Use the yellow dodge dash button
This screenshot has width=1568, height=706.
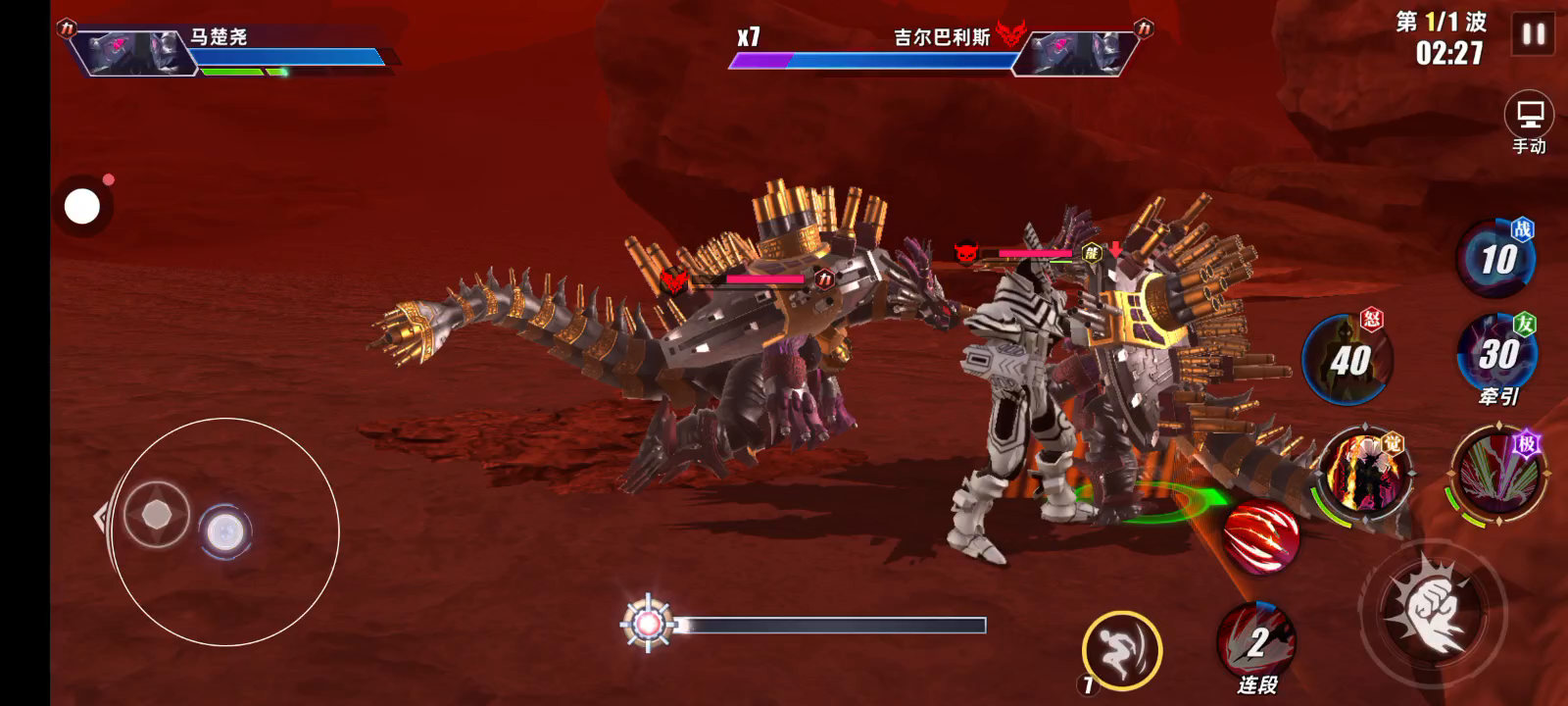1121,648
